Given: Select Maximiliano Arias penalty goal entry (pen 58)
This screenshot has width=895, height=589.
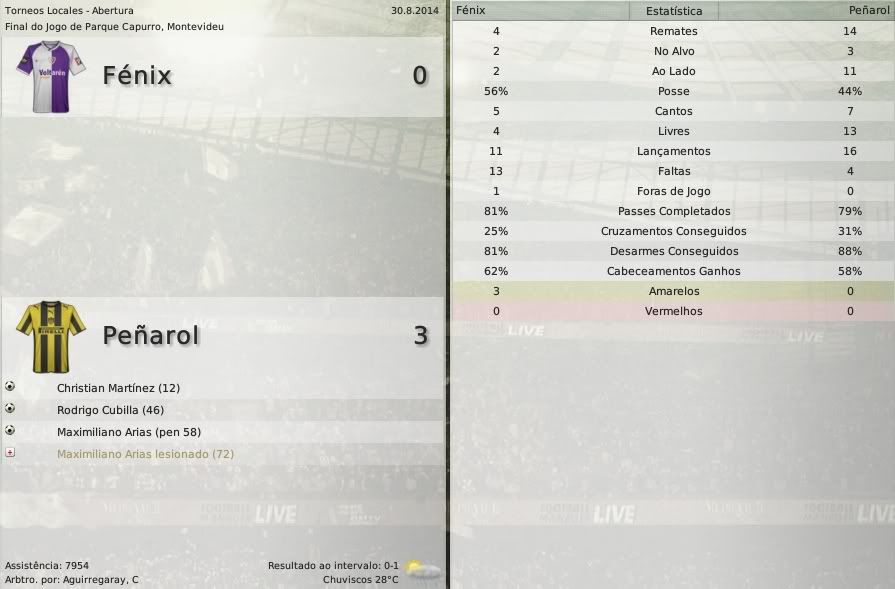Looking at the screenshot, I should tap(129, 432).
